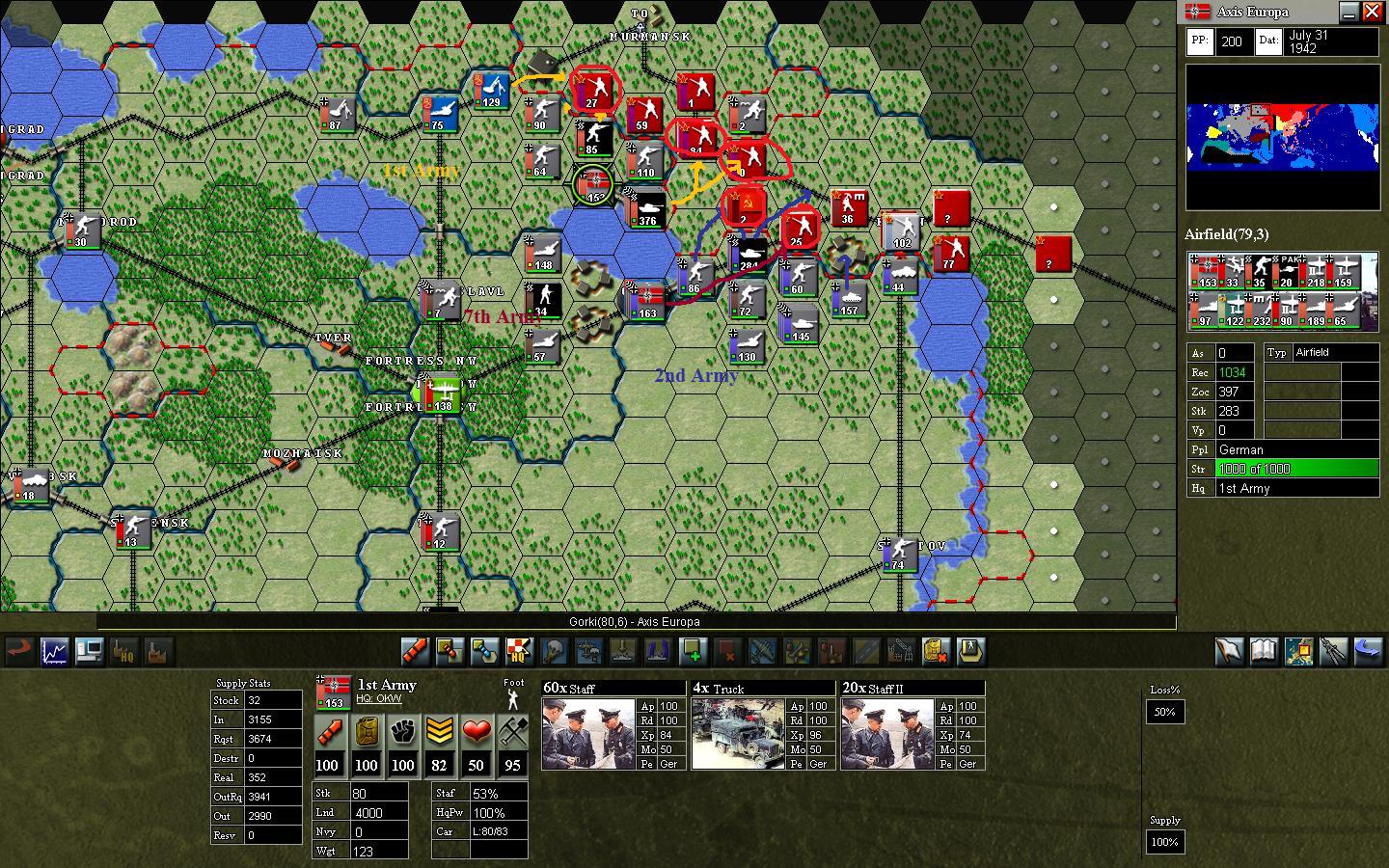Open the Hq 1st Army selector
1389x868 pixels.
click(x=1297, y=488)
